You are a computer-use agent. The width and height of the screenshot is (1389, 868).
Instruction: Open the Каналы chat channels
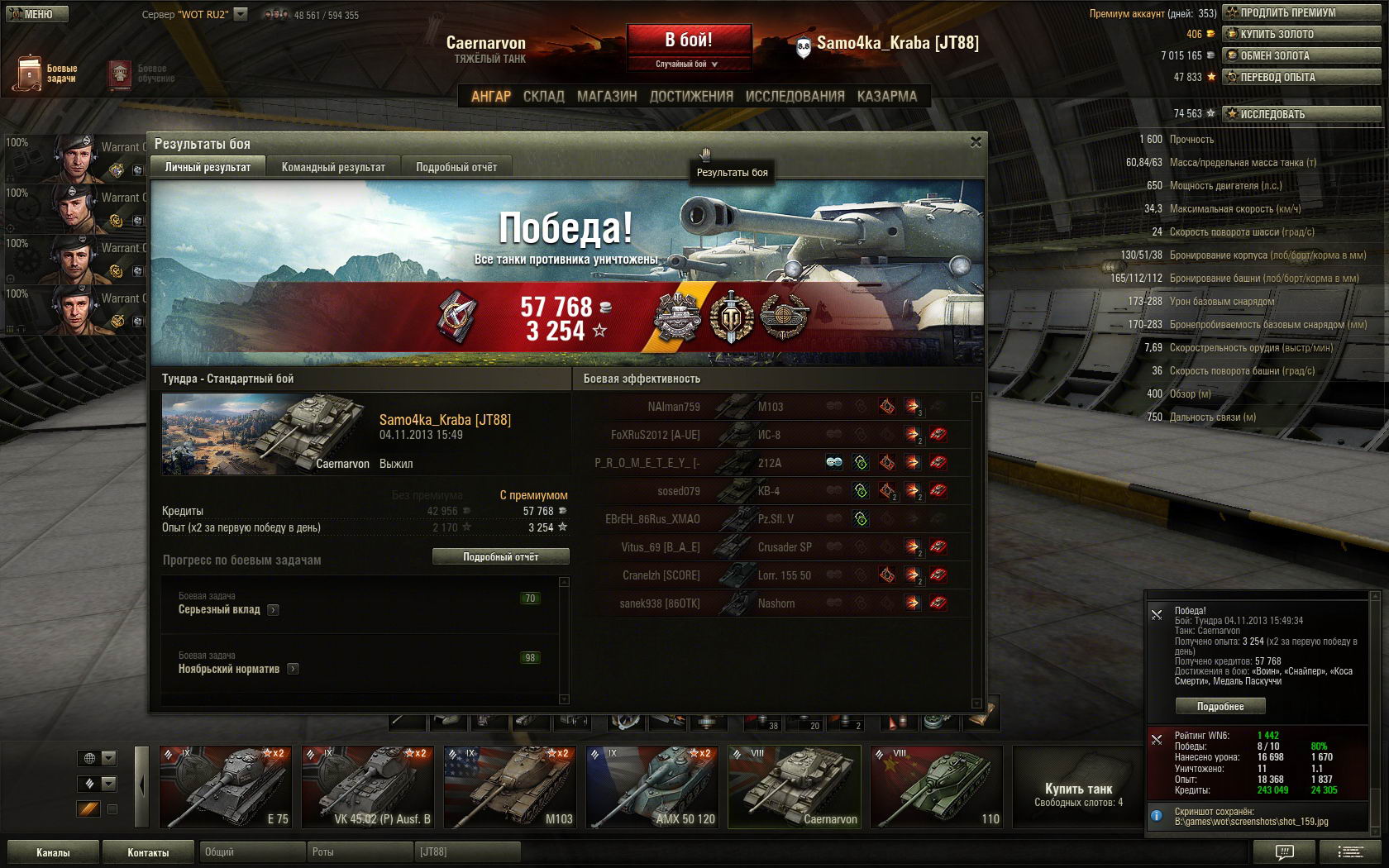click(x=53, y=852)
